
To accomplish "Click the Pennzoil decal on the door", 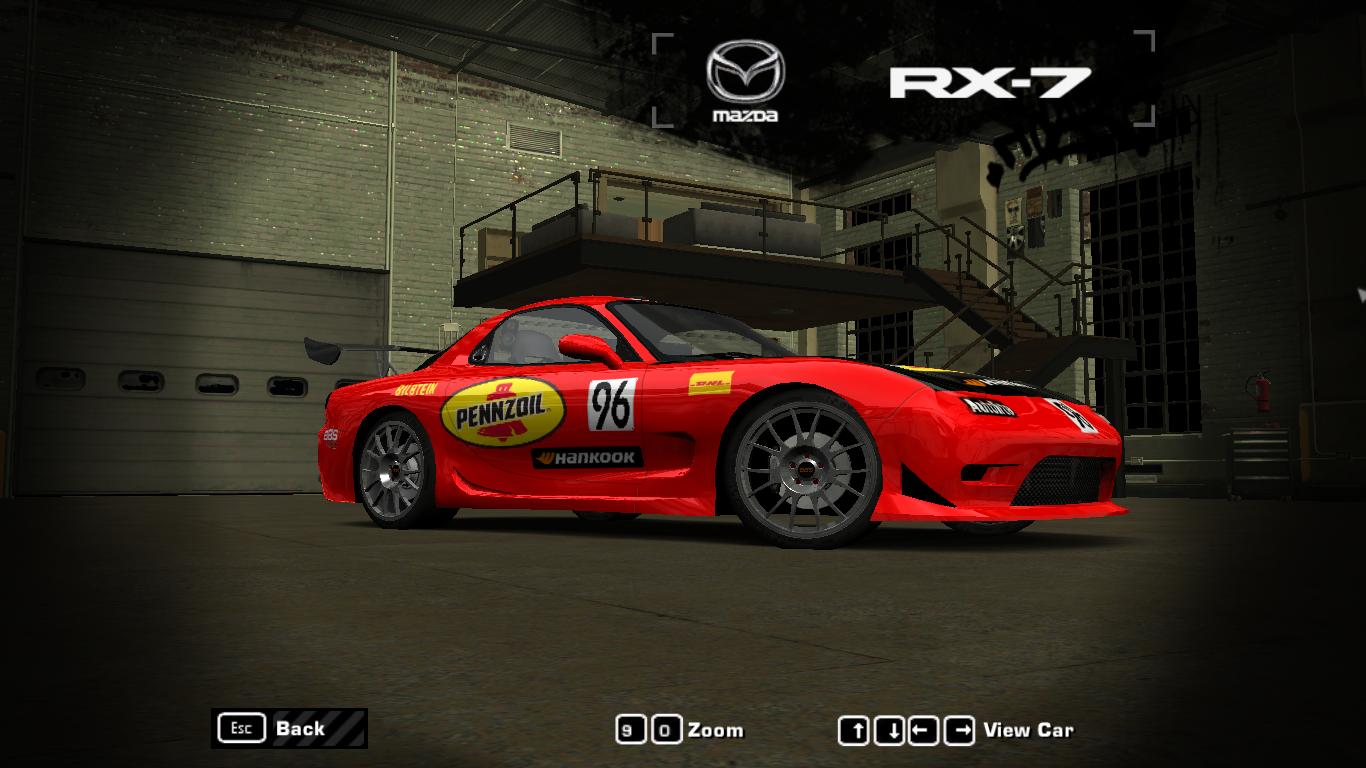I will (x=500, y=412).
